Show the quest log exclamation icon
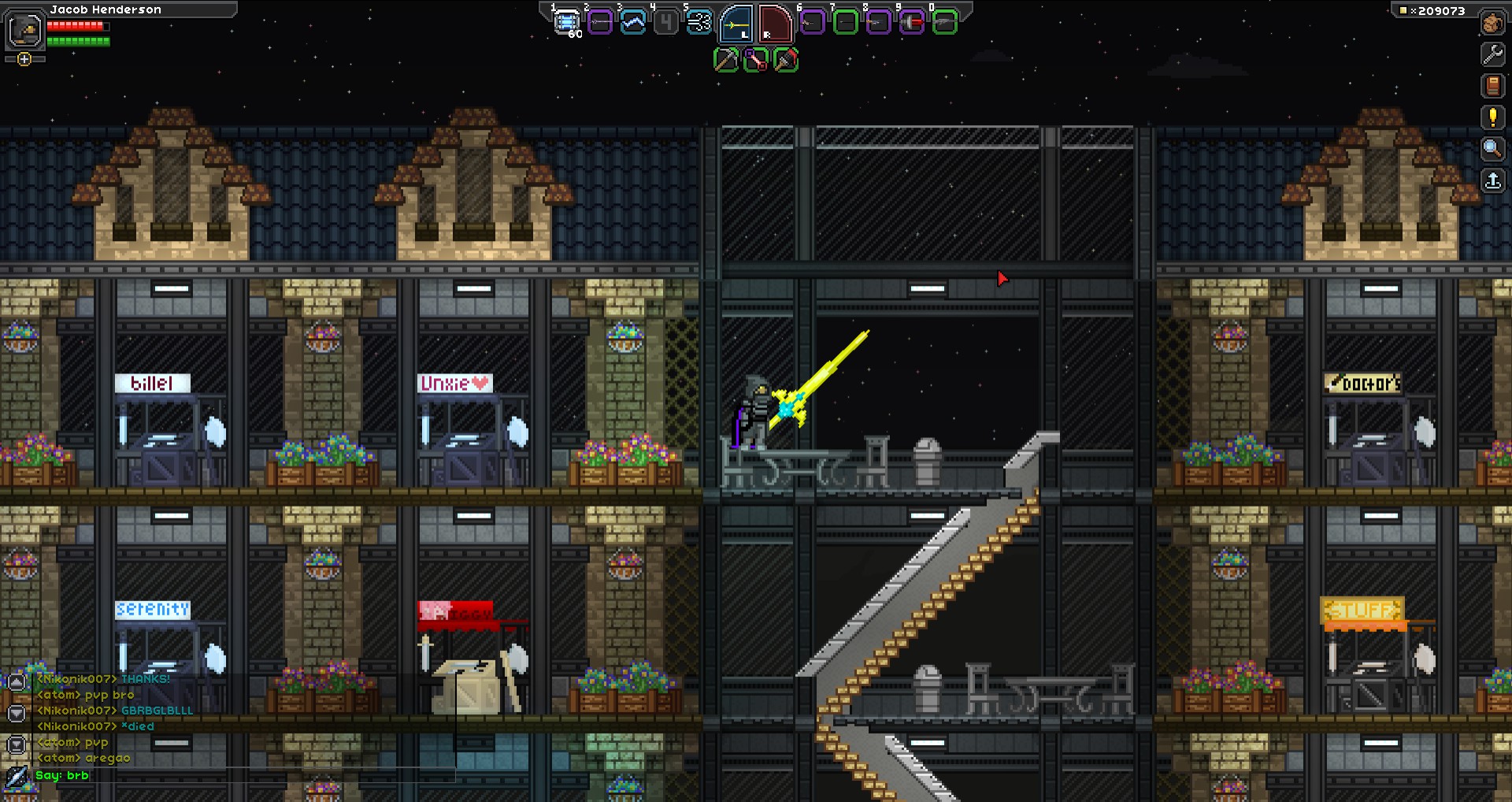1512x802 pixels. pos(1492,117)
